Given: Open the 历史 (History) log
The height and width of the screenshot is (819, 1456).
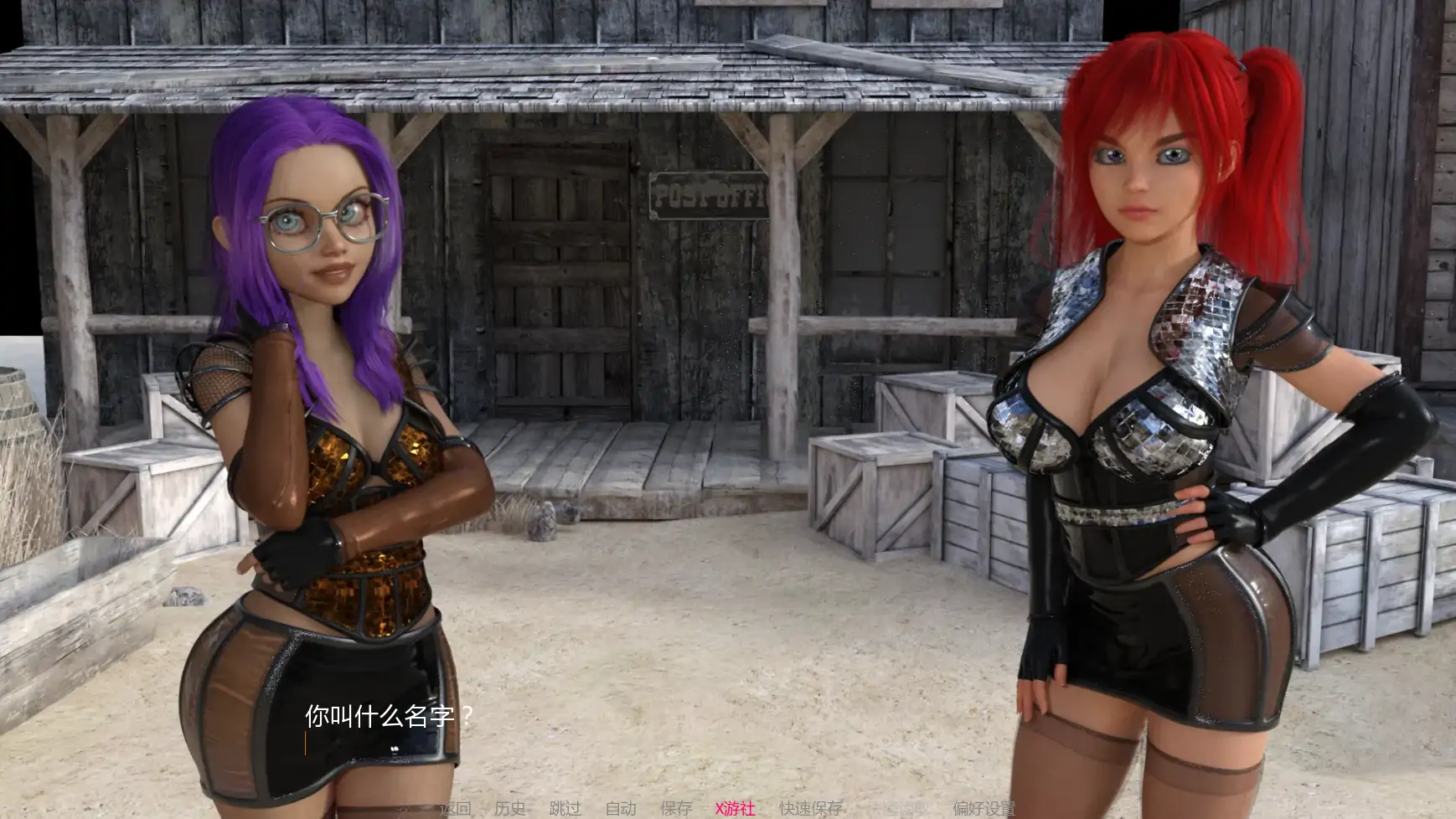Looking at the screenshot, I should click(510, 808).
